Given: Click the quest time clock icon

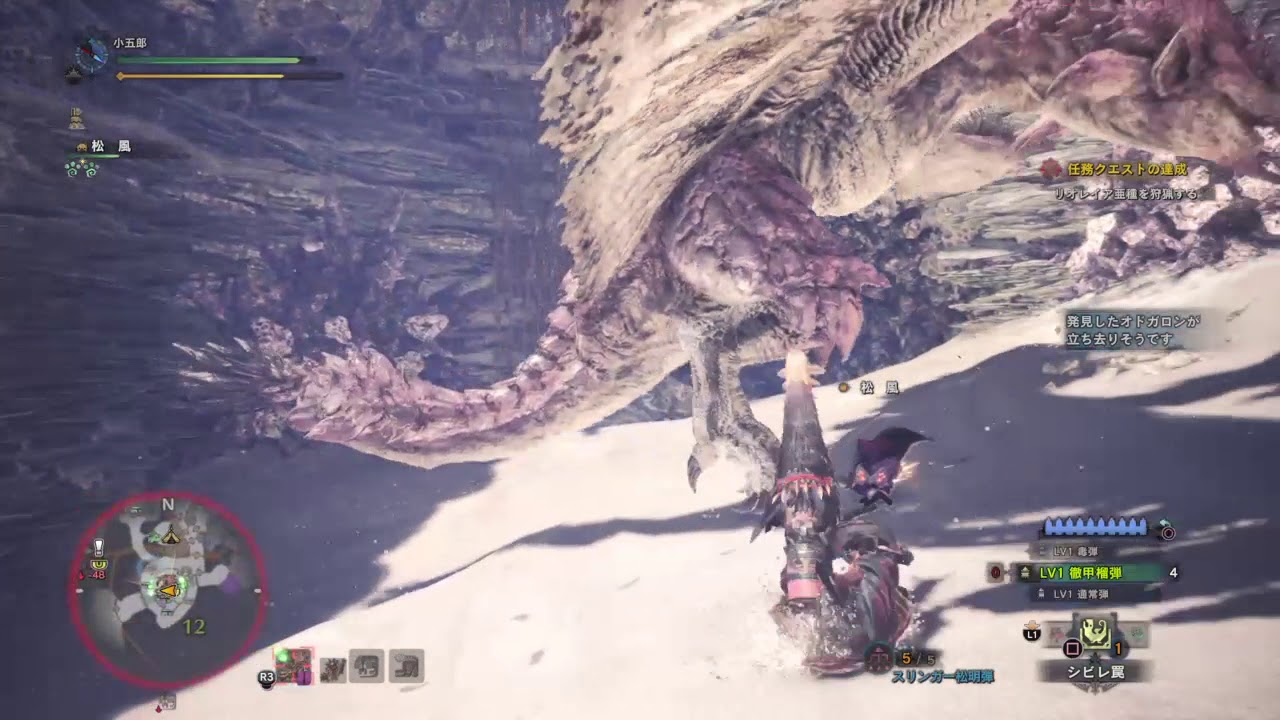Looking at the screenshot, I should (x=92, y=55).
